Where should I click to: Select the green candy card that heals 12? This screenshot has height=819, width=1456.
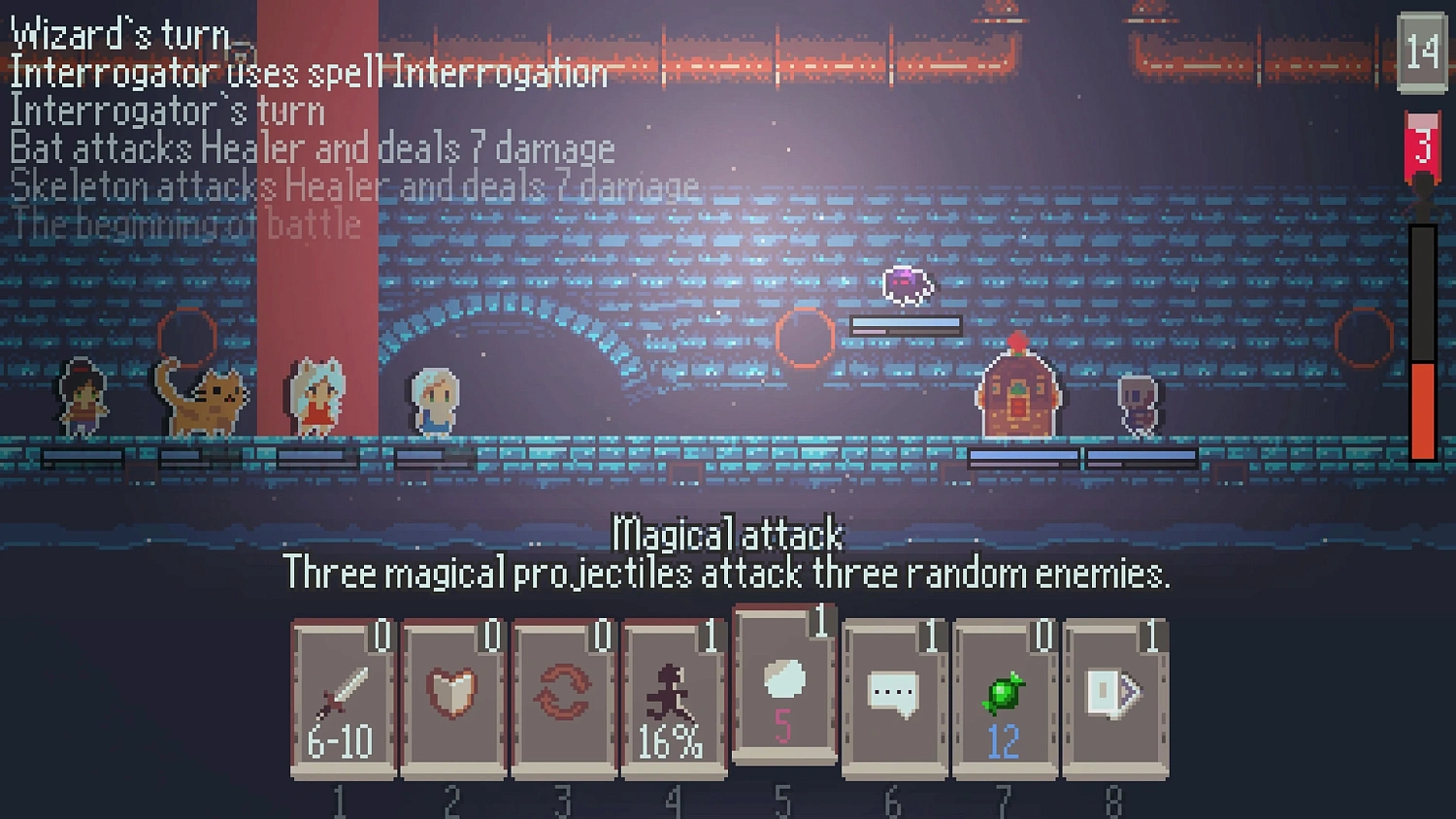[x=1006, y=694]
